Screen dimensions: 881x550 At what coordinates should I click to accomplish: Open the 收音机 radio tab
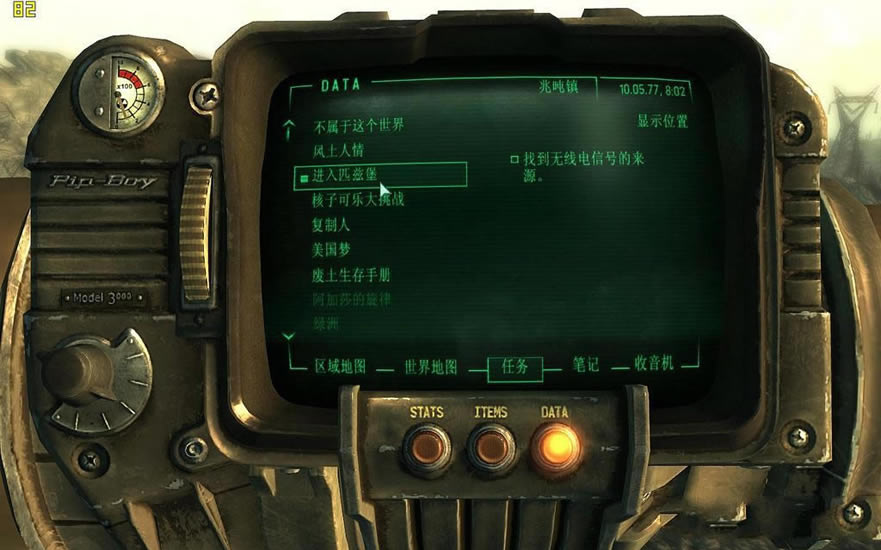656,364
